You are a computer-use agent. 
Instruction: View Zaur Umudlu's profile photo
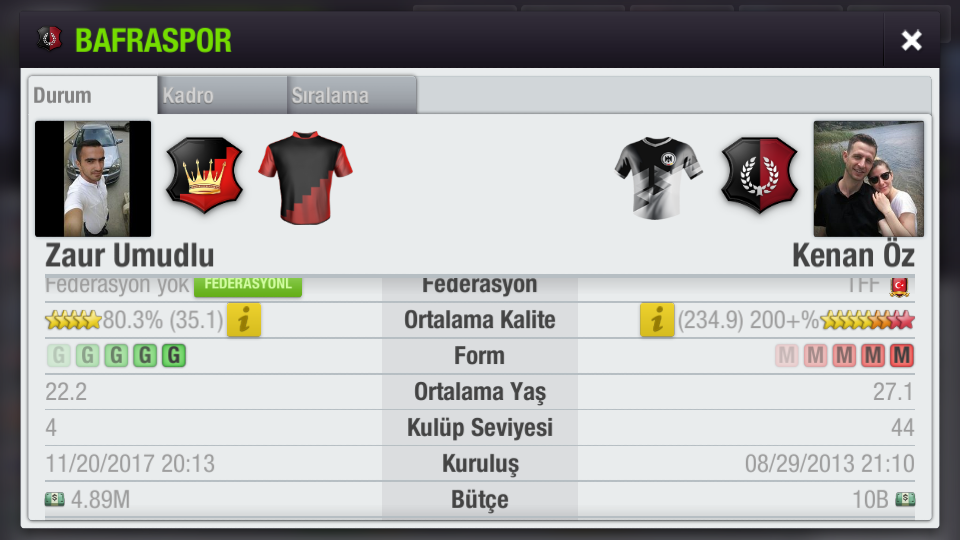(93, 179)
